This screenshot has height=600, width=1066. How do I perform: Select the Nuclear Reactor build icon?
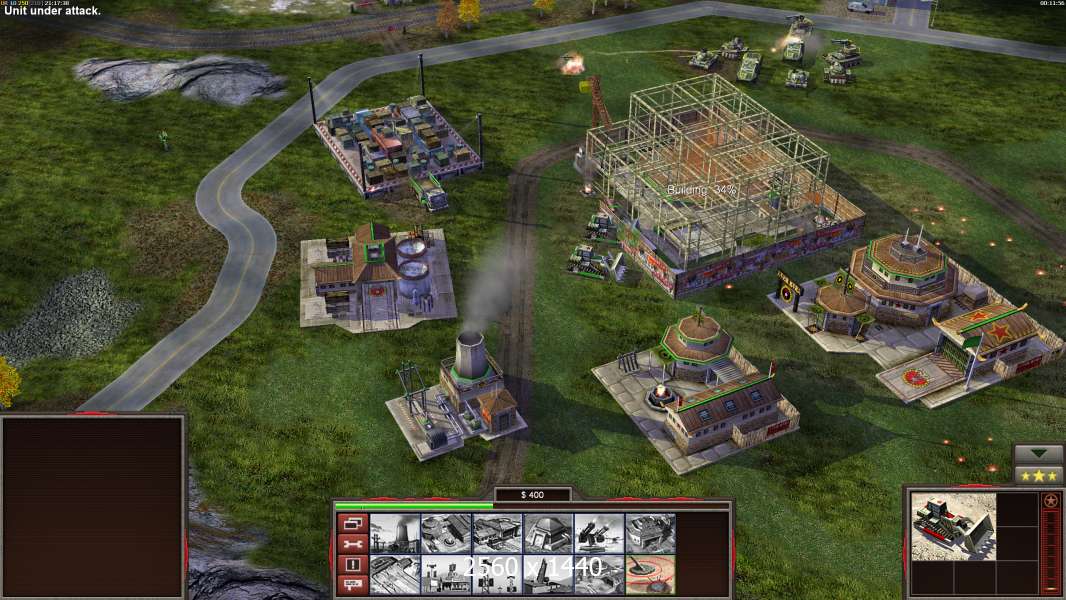(x=394, y=533)
